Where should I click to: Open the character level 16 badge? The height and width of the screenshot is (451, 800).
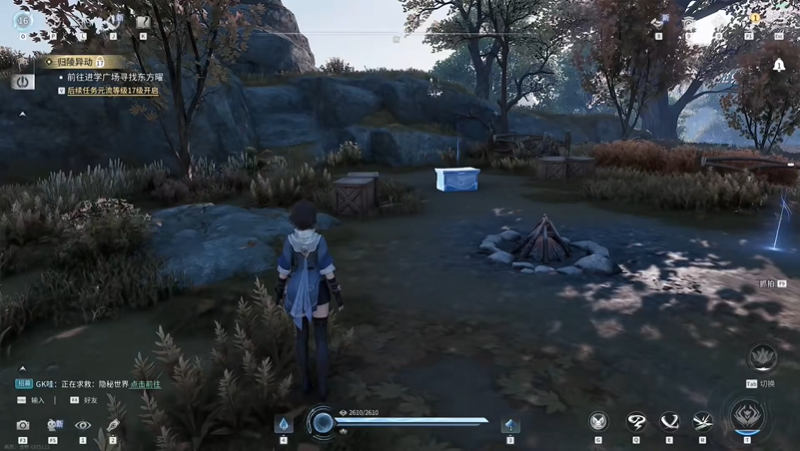[24, 20]
